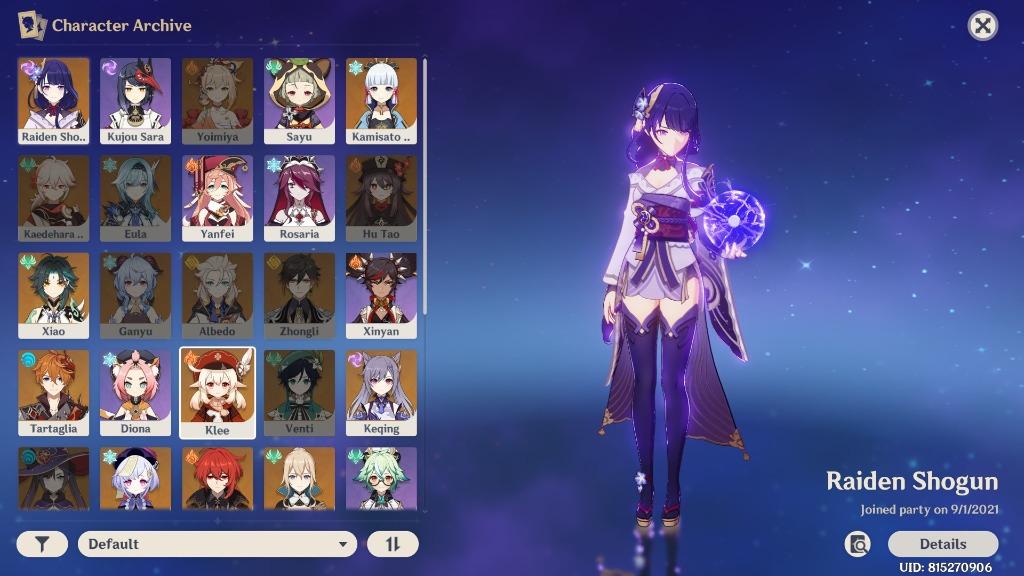Open Raiden Shogun's Details

942,544
